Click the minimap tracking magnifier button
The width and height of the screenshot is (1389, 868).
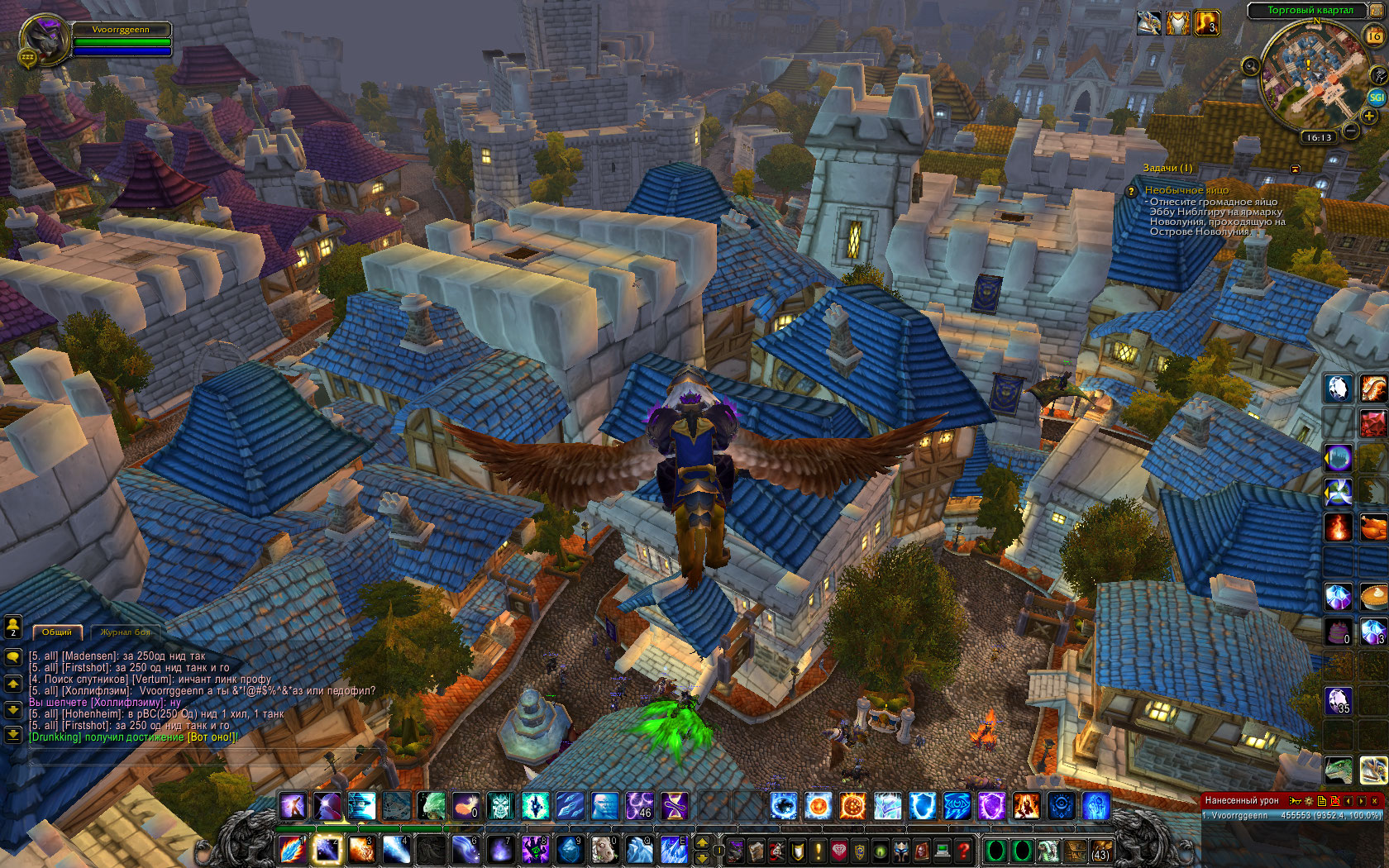pyautogui.click(x=1250, y=66)
